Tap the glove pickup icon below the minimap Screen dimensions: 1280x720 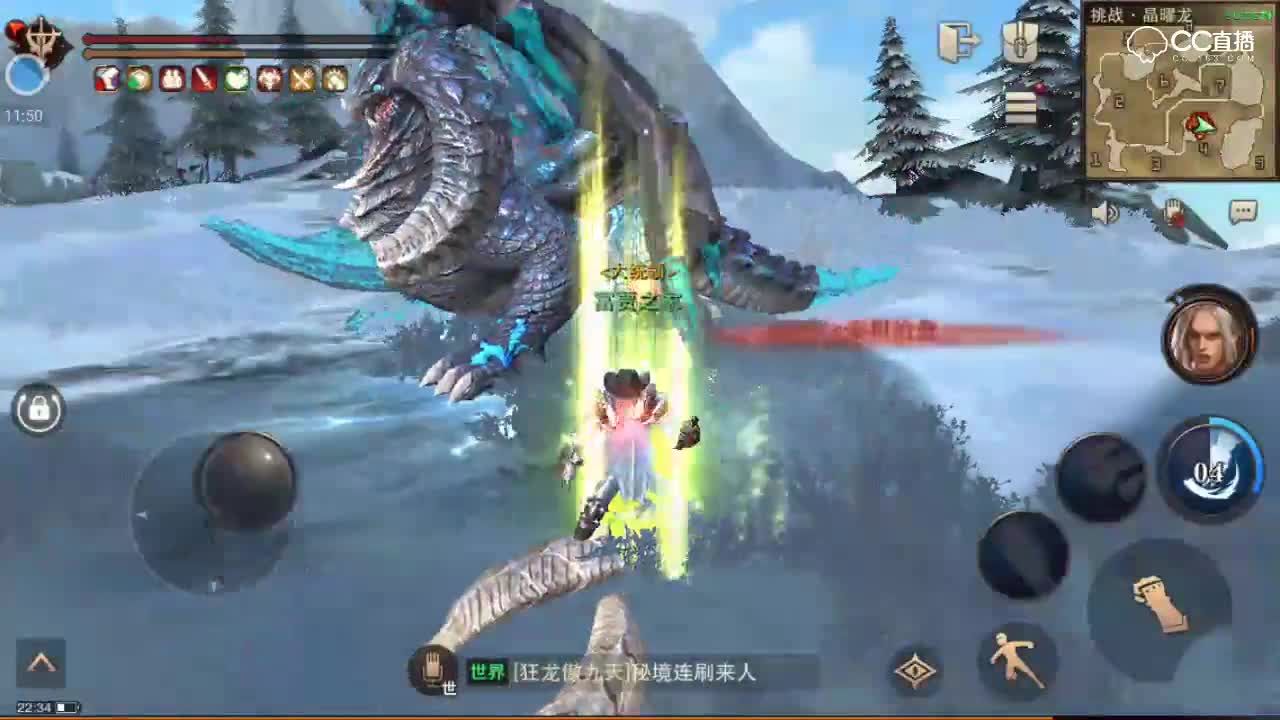[1172, 210]
